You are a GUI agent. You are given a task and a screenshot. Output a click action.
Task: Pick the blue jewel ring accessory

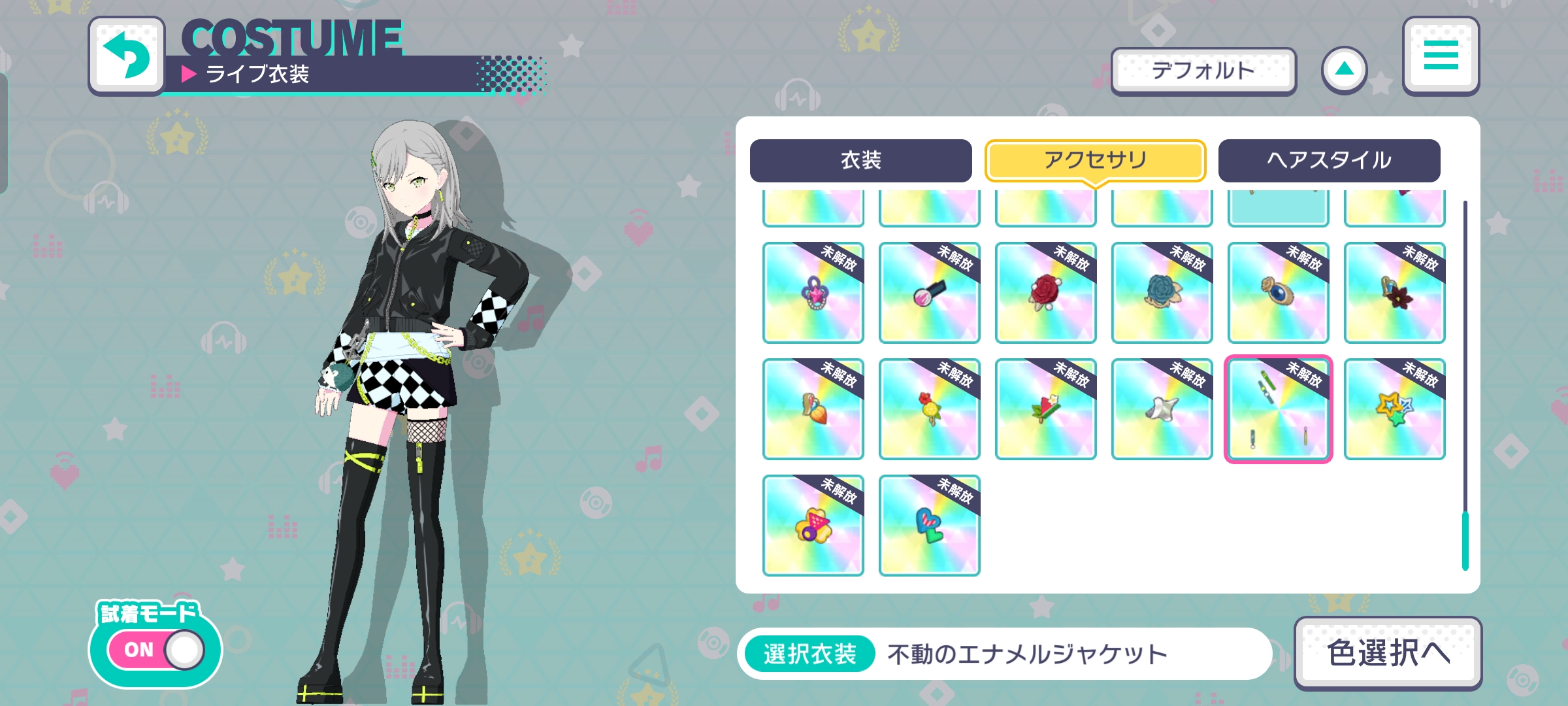1277,294
